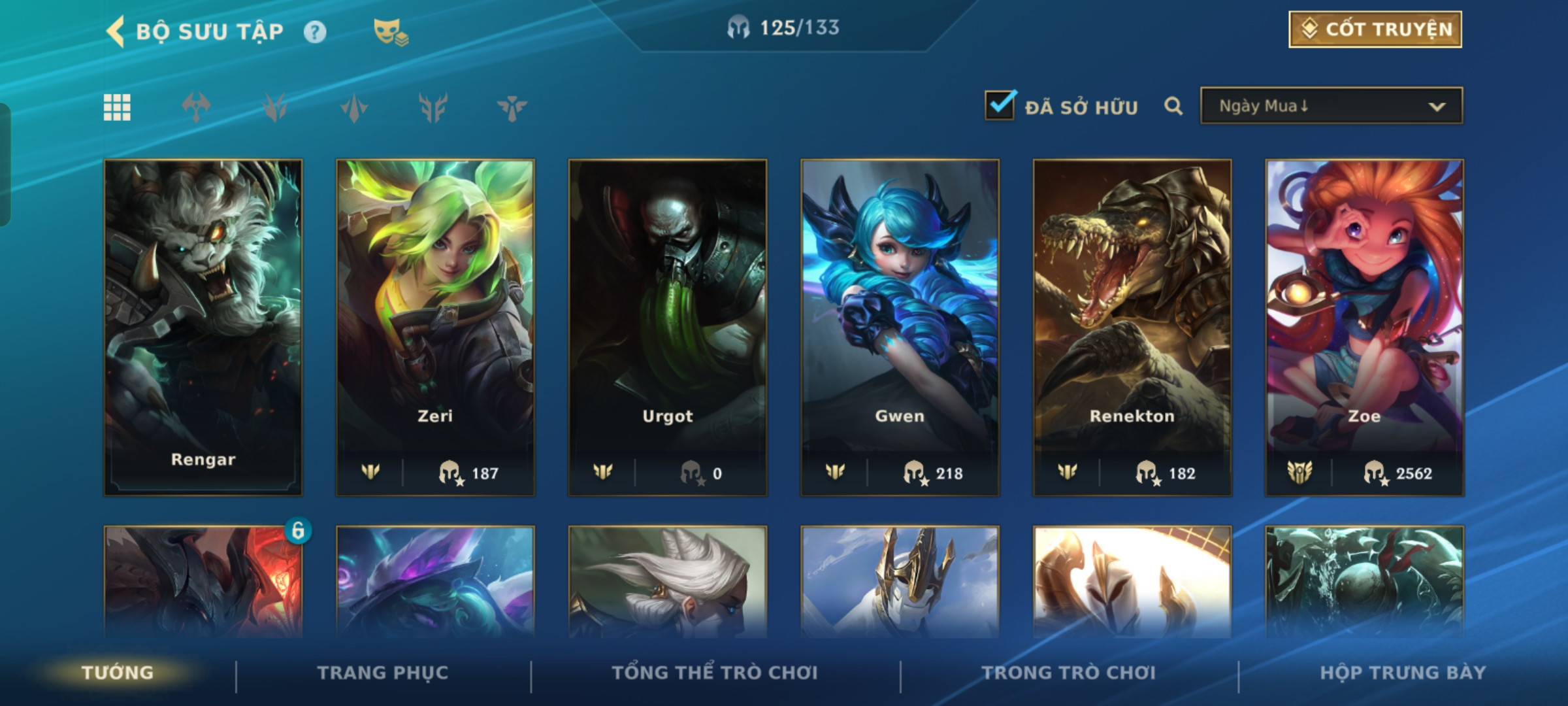Select the Rengar champion card
The height and width of the screenshot is (706, 1568).
(x=203, y=327)
